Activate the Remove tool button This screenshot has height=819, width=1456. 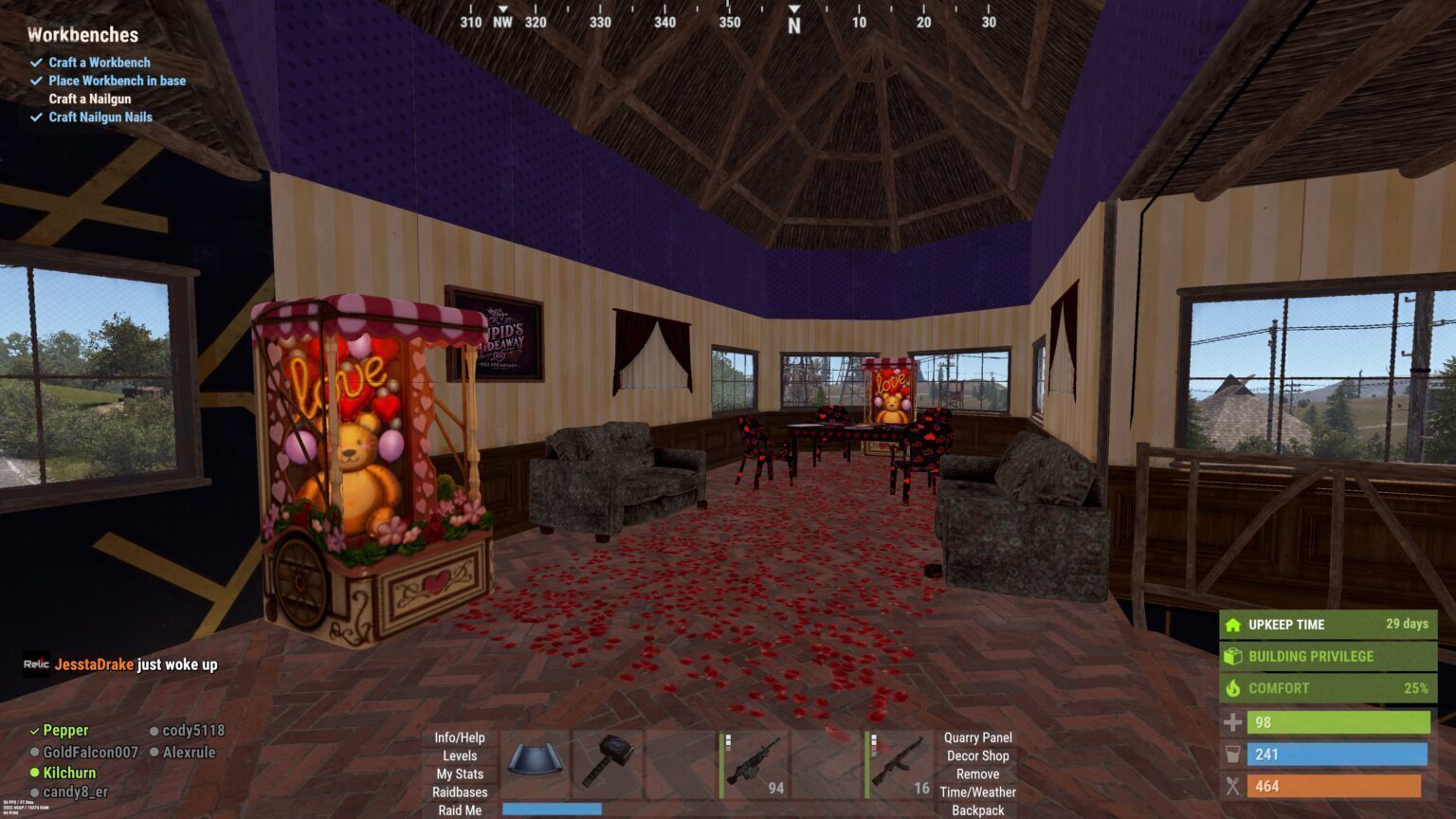(x=977, y=773)
